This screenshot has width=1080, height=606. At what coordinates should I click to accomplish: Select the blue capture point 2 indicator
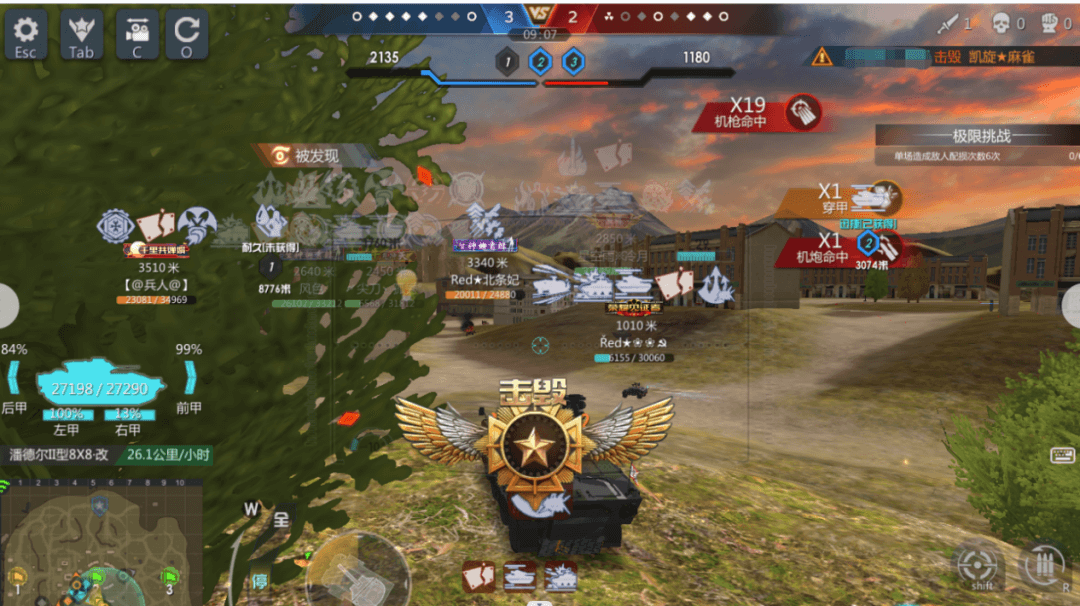(x=540, y=63)
